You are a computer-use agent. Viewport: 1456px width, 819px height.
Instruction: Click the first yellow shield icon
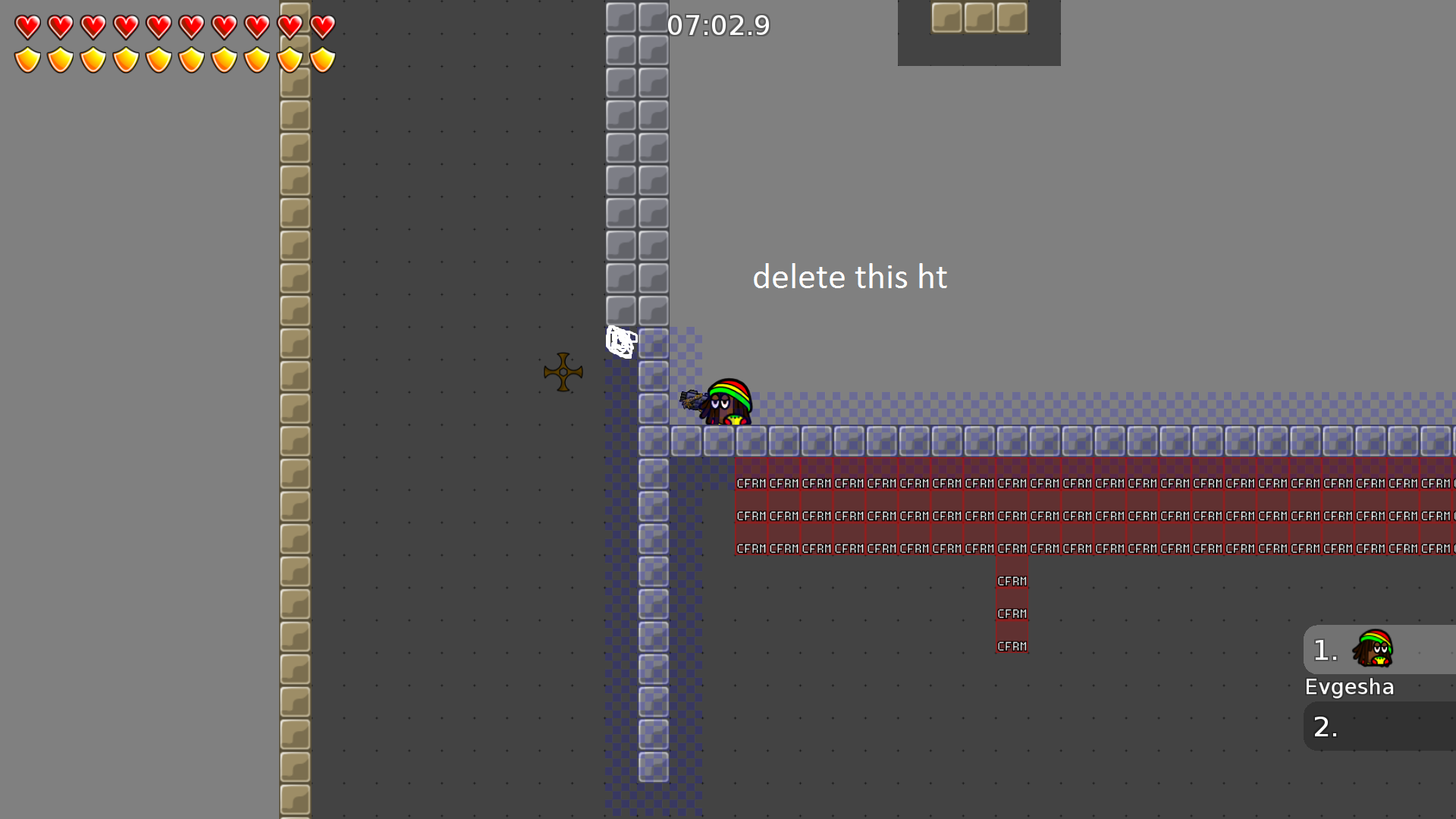27,58
